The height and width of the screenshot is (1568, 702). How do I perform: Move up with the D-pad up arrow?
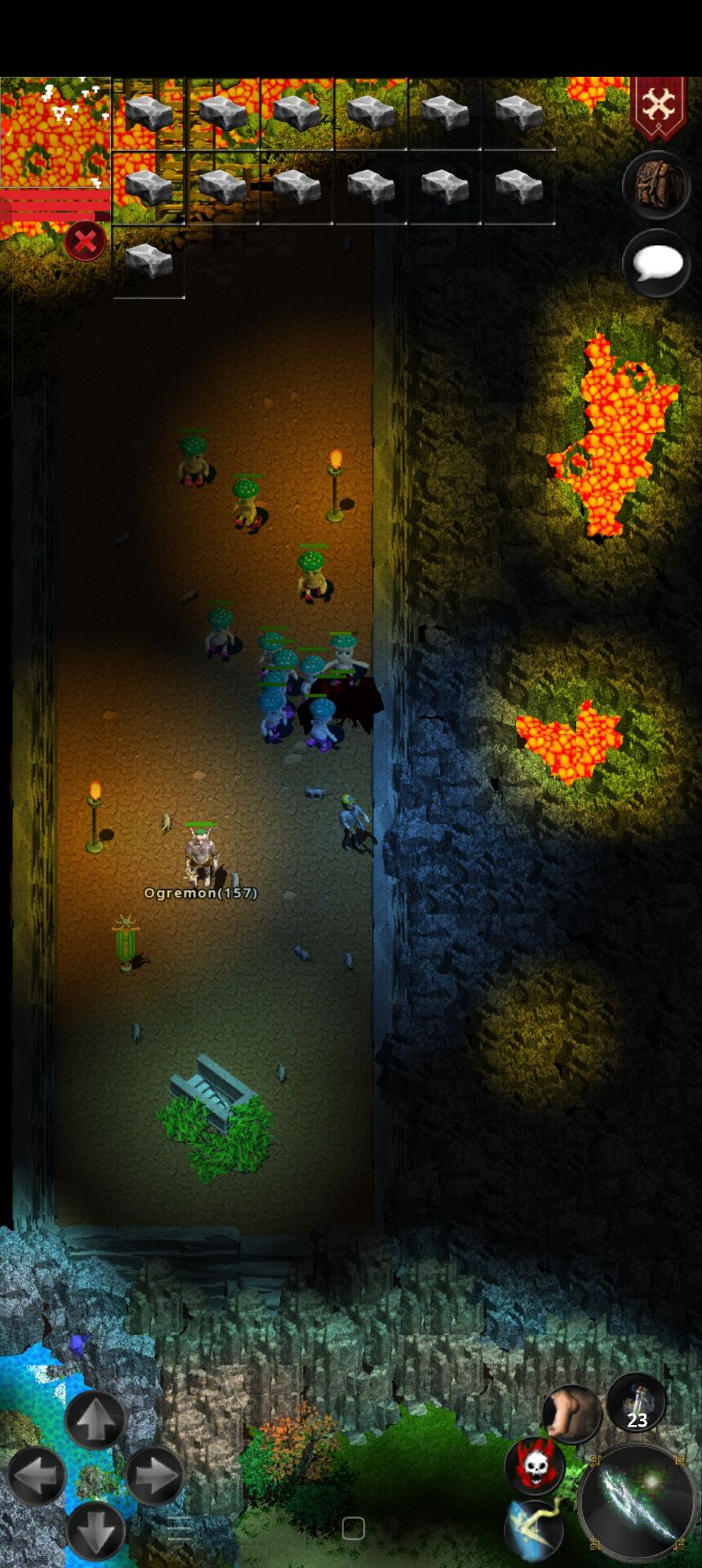click(x=96, y=1420)
